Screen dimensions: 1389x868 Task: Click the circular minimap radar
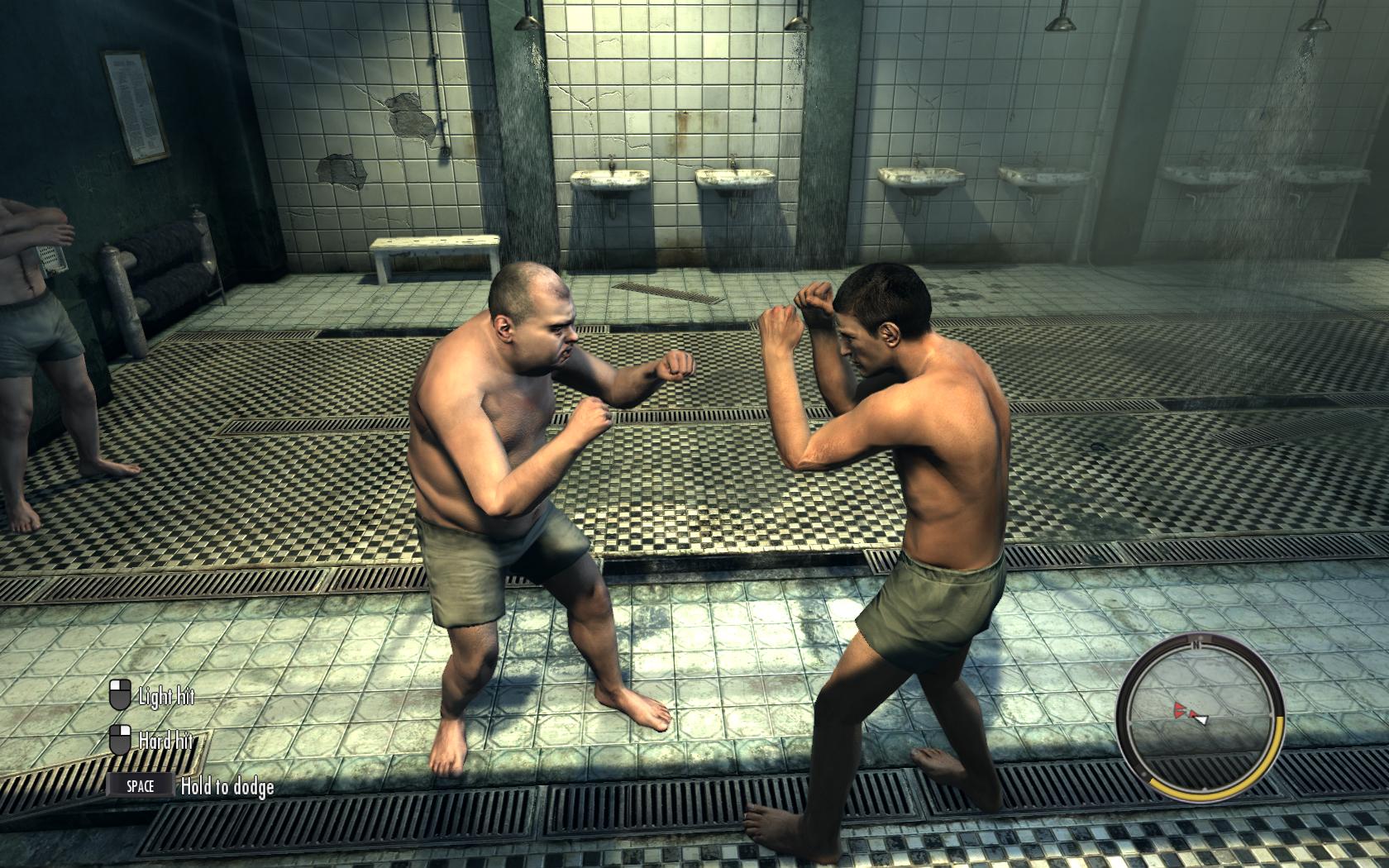(x=1200, y=713)
